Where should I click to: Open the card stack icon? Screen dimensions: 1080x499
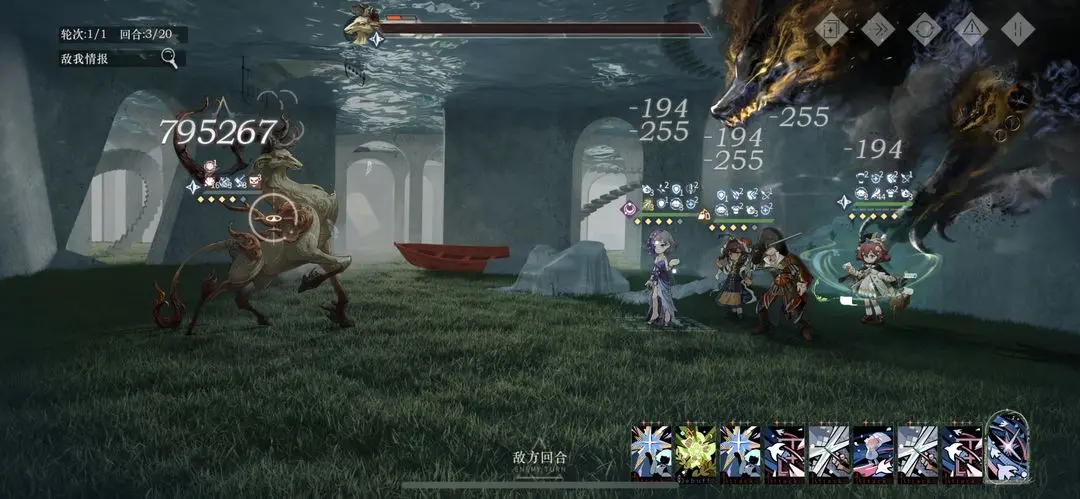tap(831, 29)
